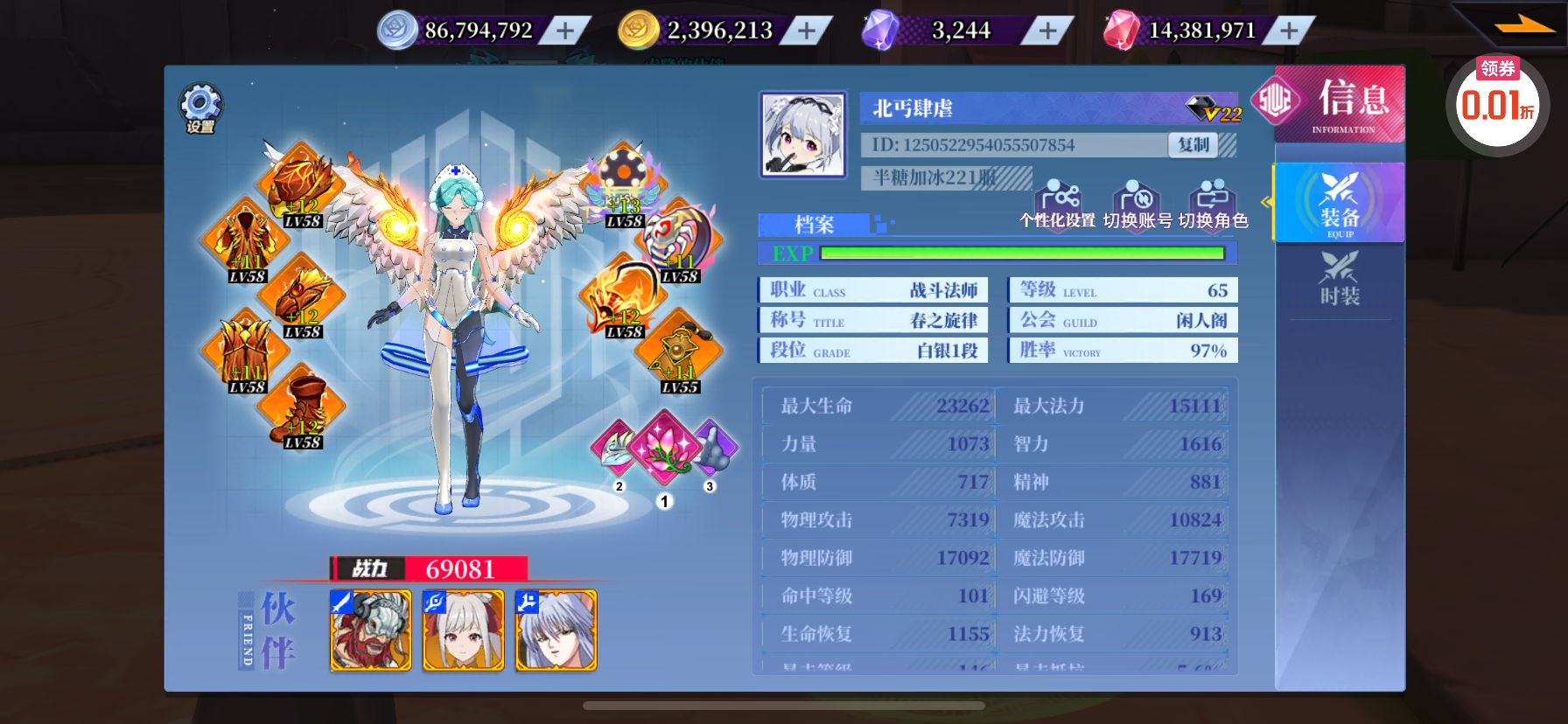Click the orange back arrow
The width and height of the screenshot is (1568, 724).
[1524, 26]
